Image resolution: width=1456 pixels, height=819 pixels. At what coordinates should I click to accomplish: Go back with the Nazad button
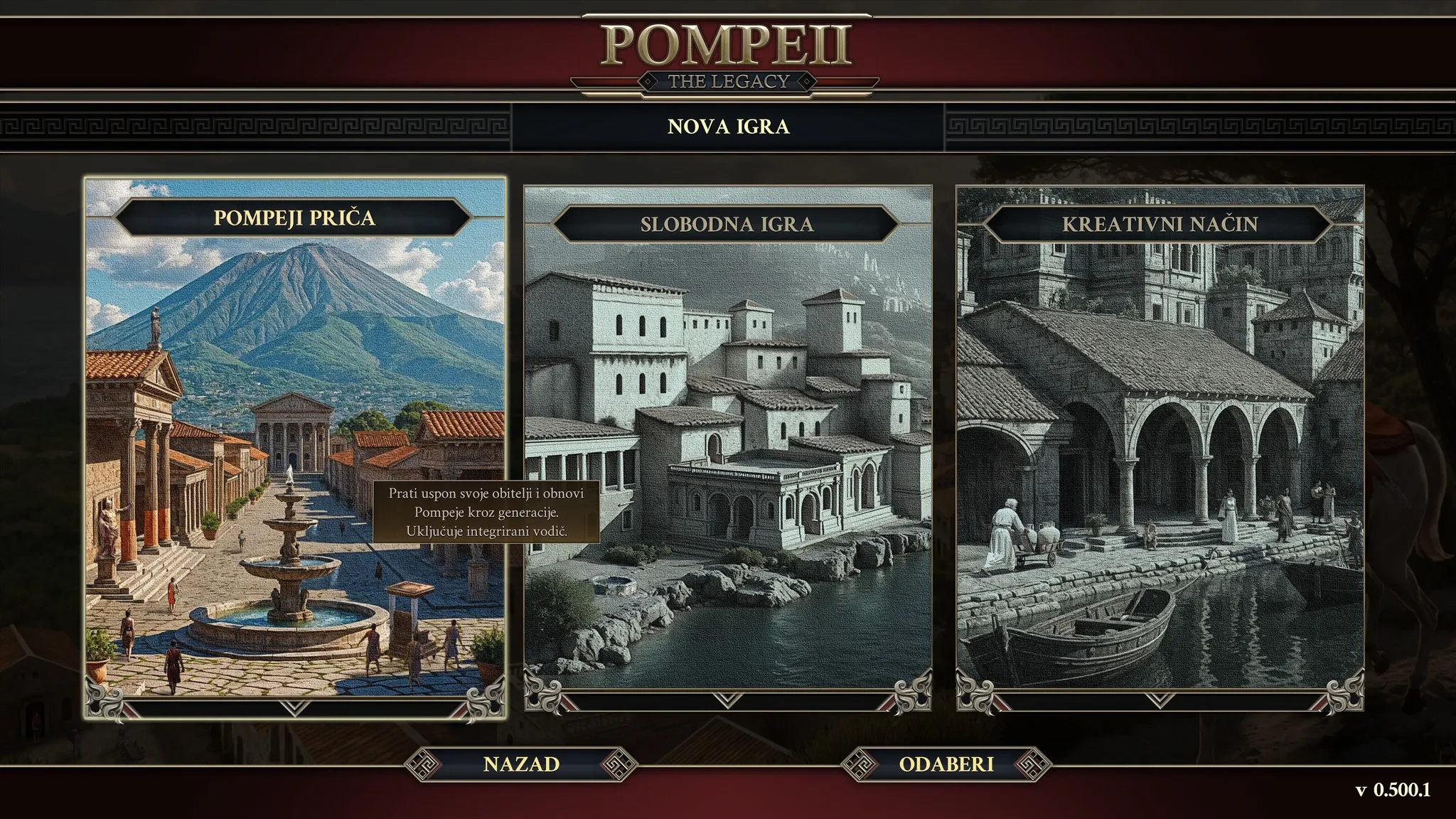coord(521,764)
